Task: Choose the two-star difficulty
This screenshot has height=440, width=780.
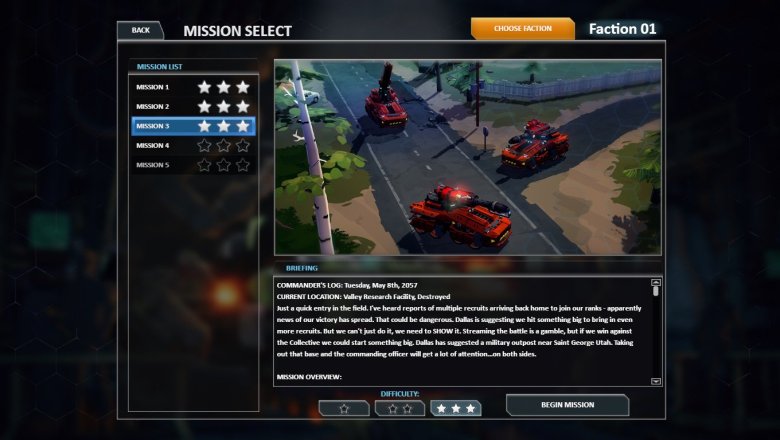Action: (x=400, y=408)
